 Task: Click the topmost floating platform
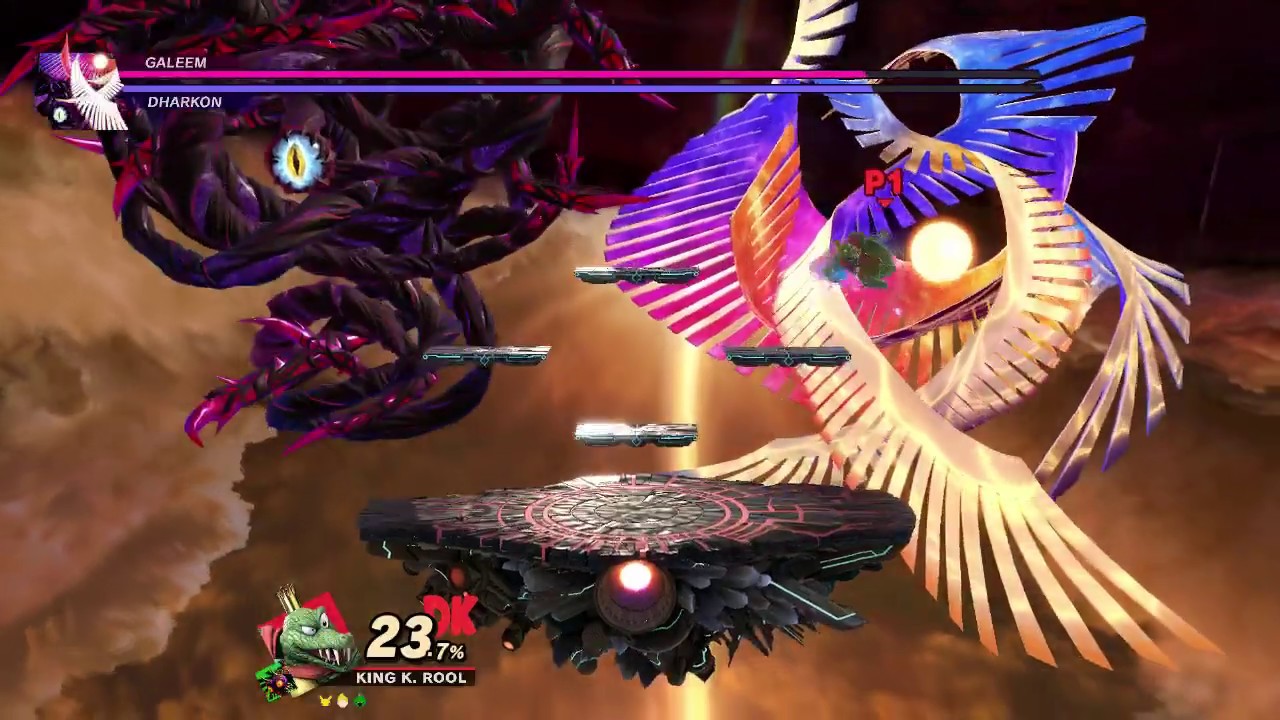click(637, 273)
